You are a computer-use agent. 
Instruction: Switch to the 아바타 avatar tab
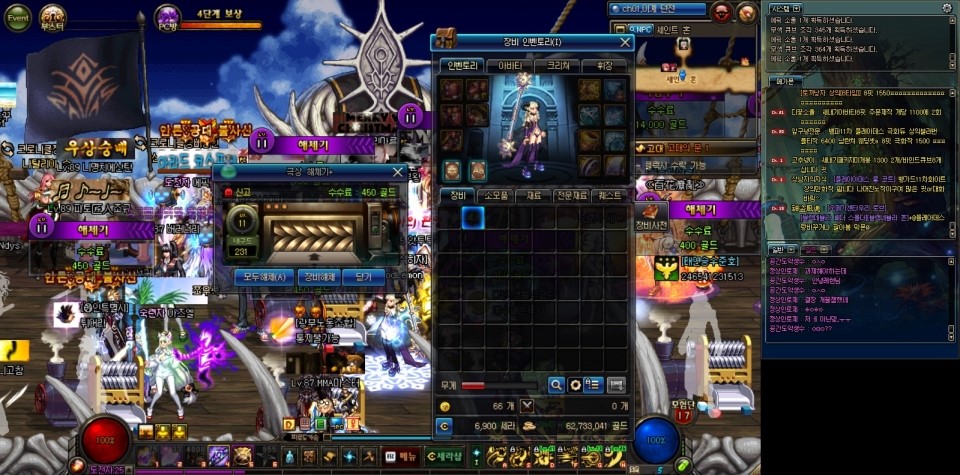509,65
